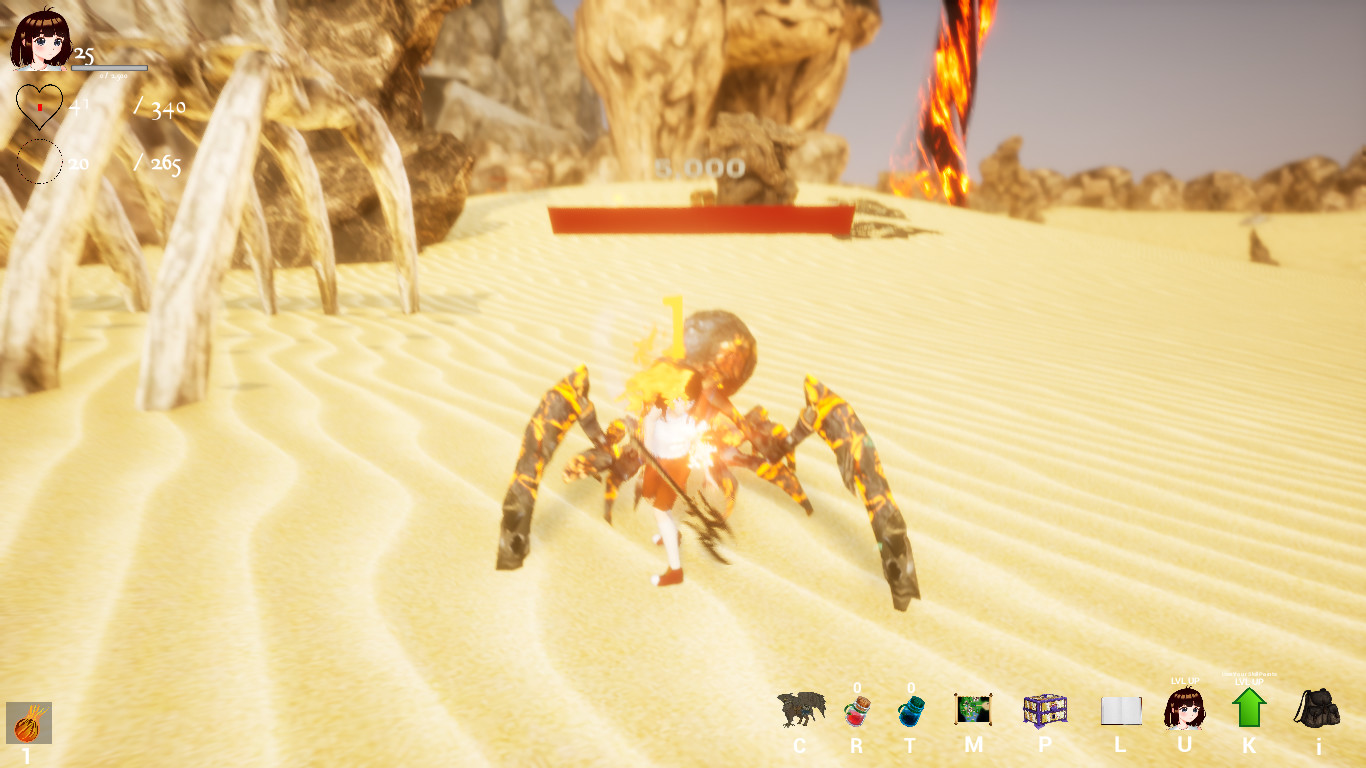Viewport: 1366px width, 768px height.
Task: Click the 5,000 boss name text
Action: click(699, 167)
